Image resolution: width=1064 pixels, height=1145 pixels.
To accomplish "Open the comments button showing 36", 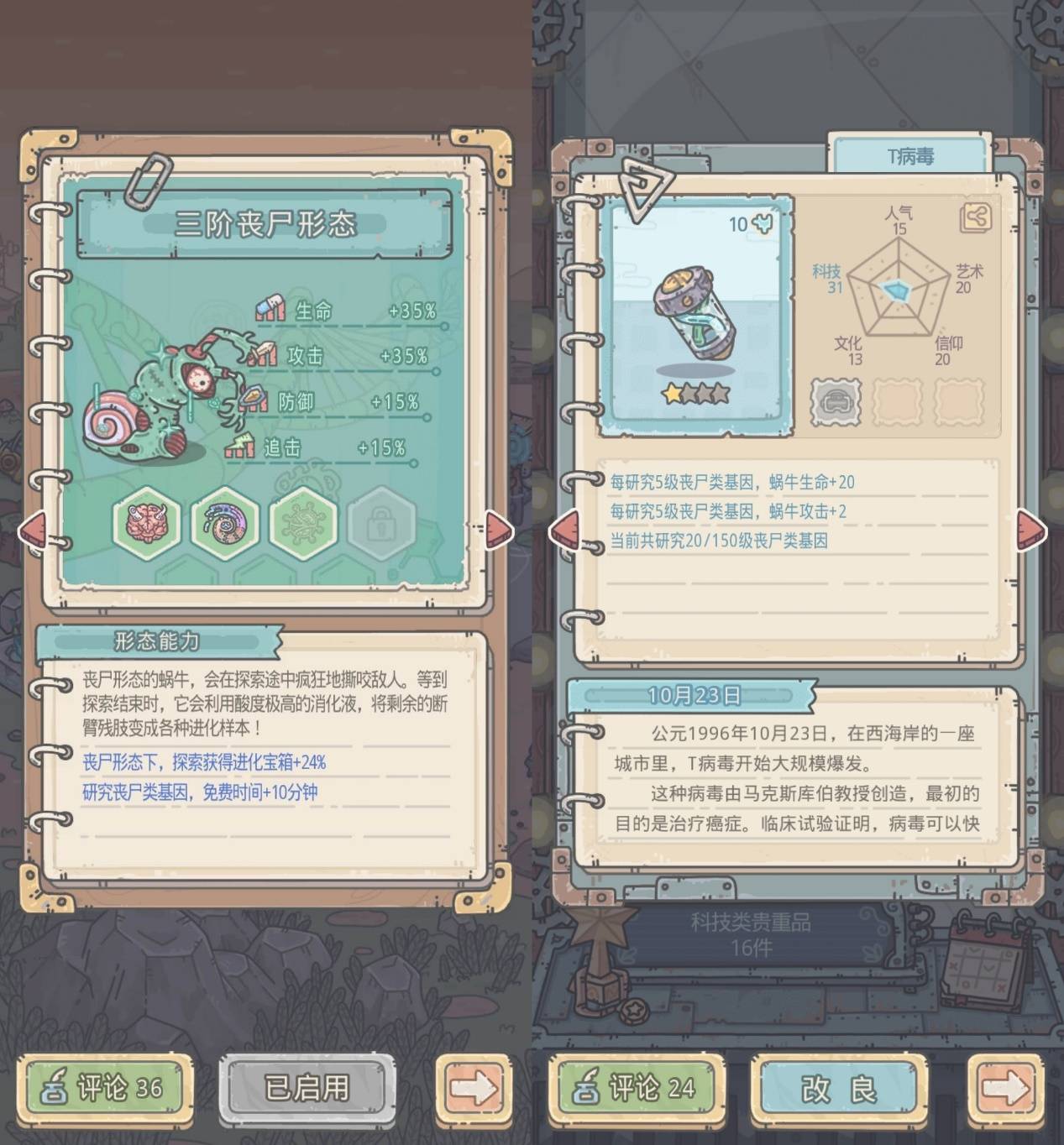I will coord(104,1088).
